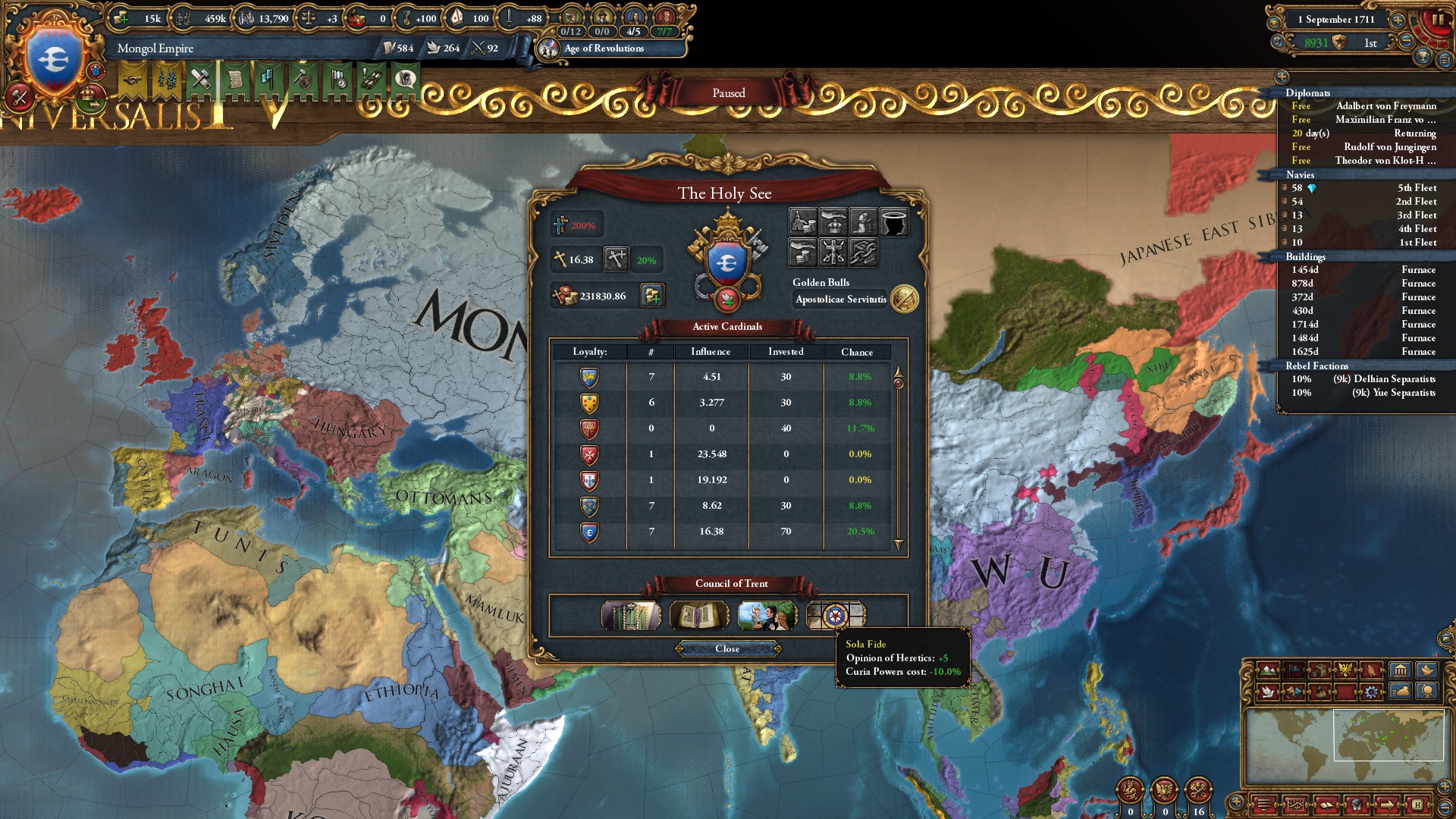The height and width of the screenshot is (819, 1456).
Task: Click the golden bull seal beside Apostolicae Servitutis
Action: [904, 299]
